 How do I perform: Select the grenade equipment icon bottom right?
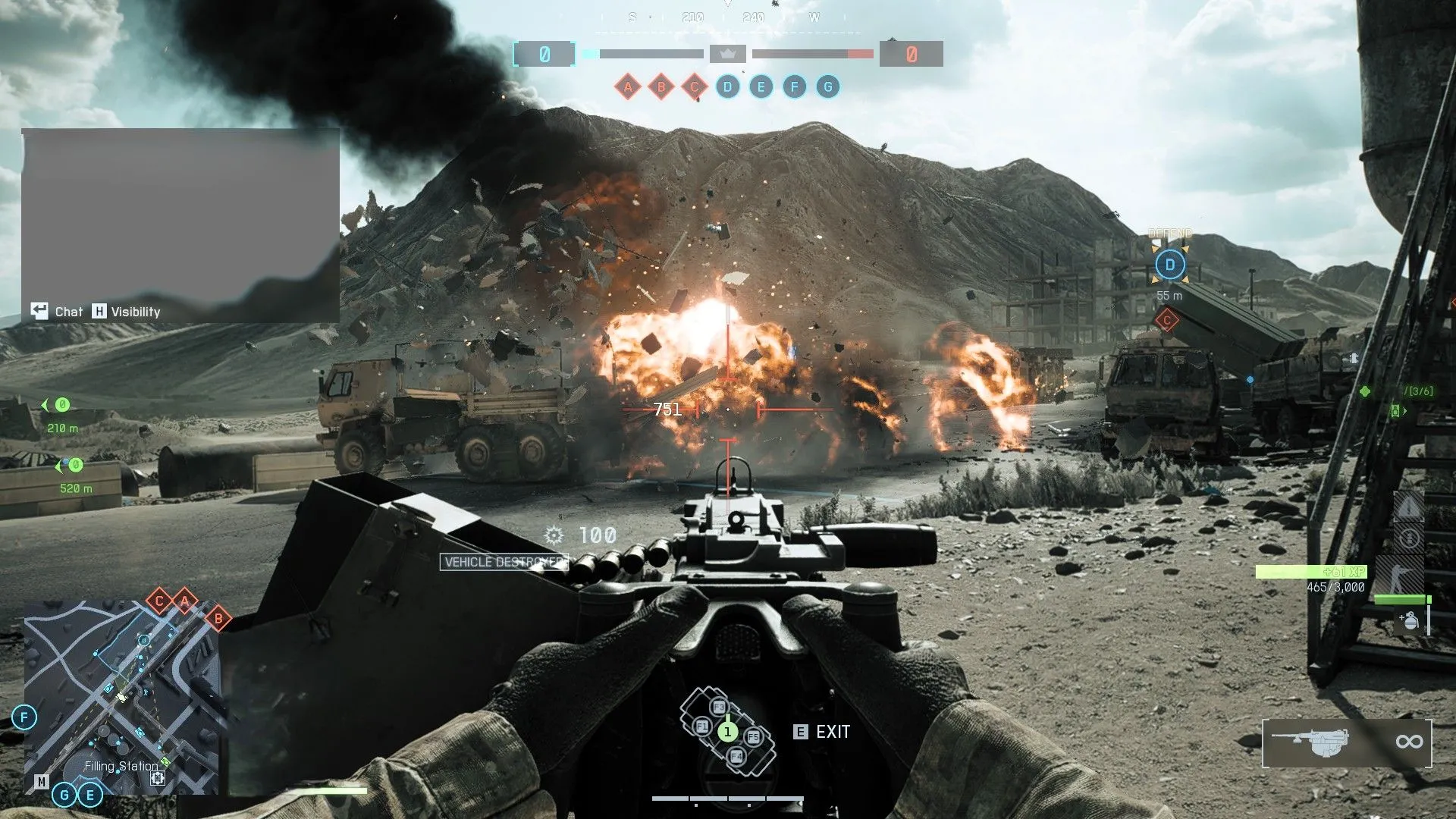click(x=1410, y=620)
